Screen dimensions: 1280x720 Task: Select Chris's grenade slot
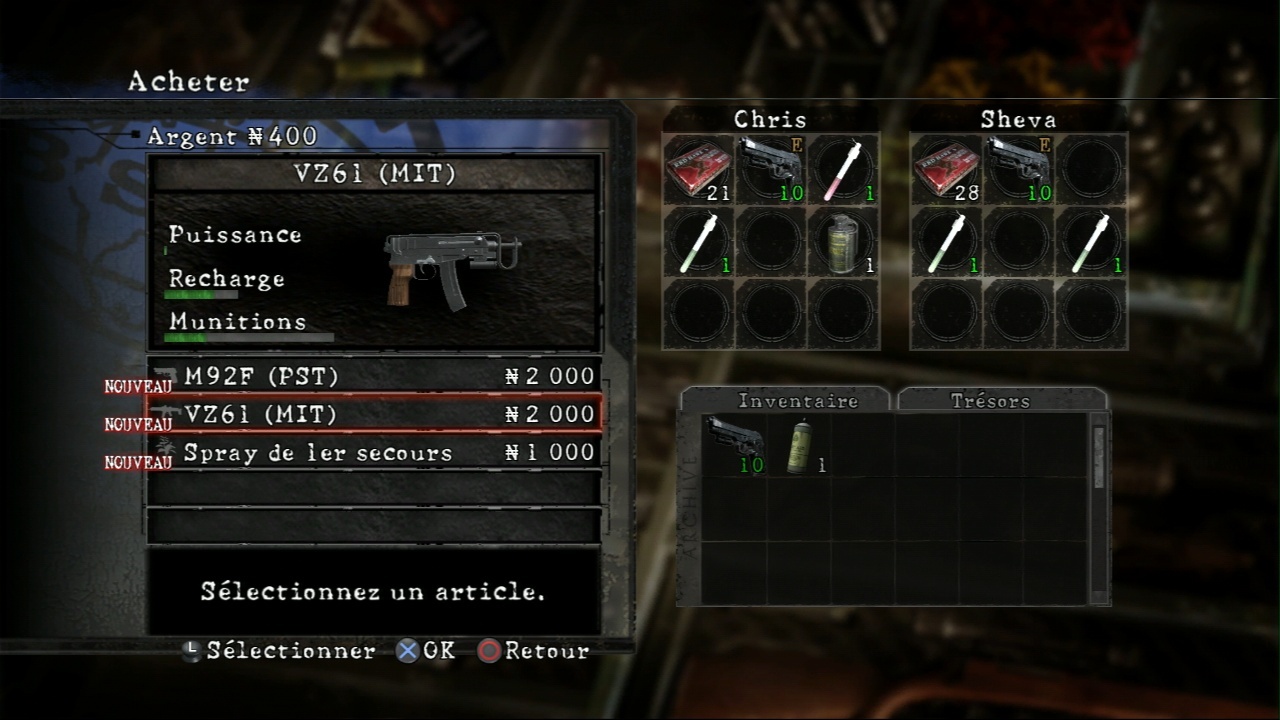click(x=843, y=242)
